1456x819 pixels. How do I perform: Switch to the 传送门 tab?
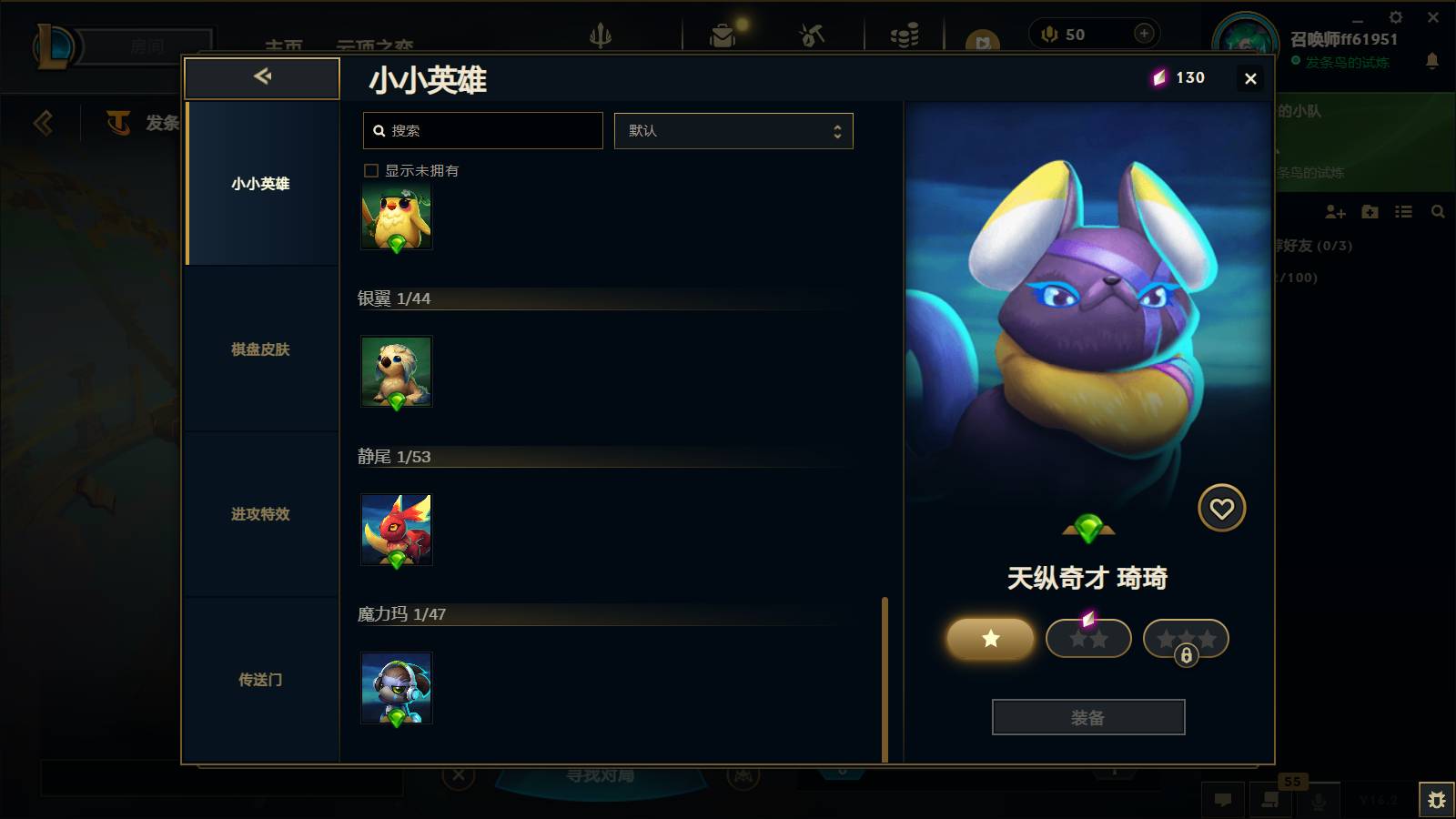[261, 680]
